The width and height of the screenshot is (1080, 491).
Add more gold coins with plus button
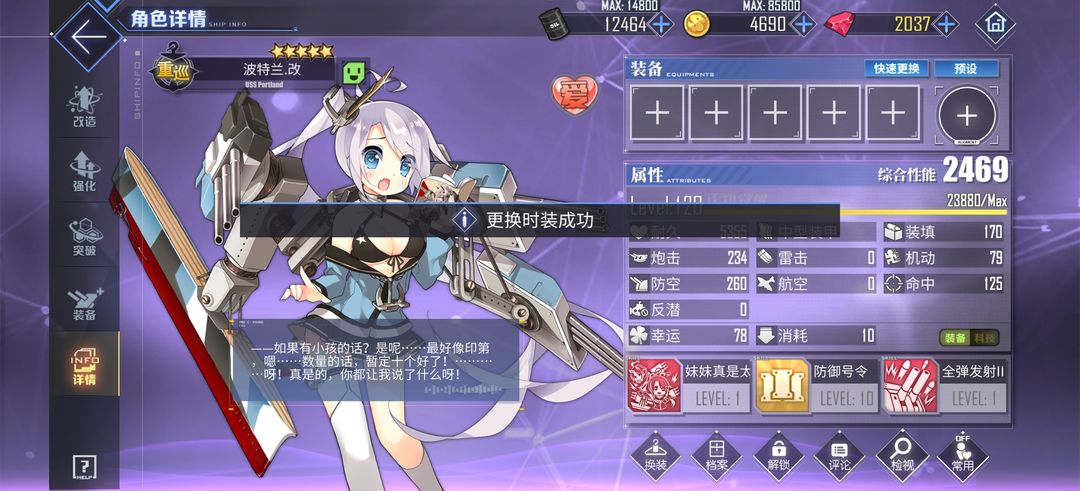pos(803,24)
